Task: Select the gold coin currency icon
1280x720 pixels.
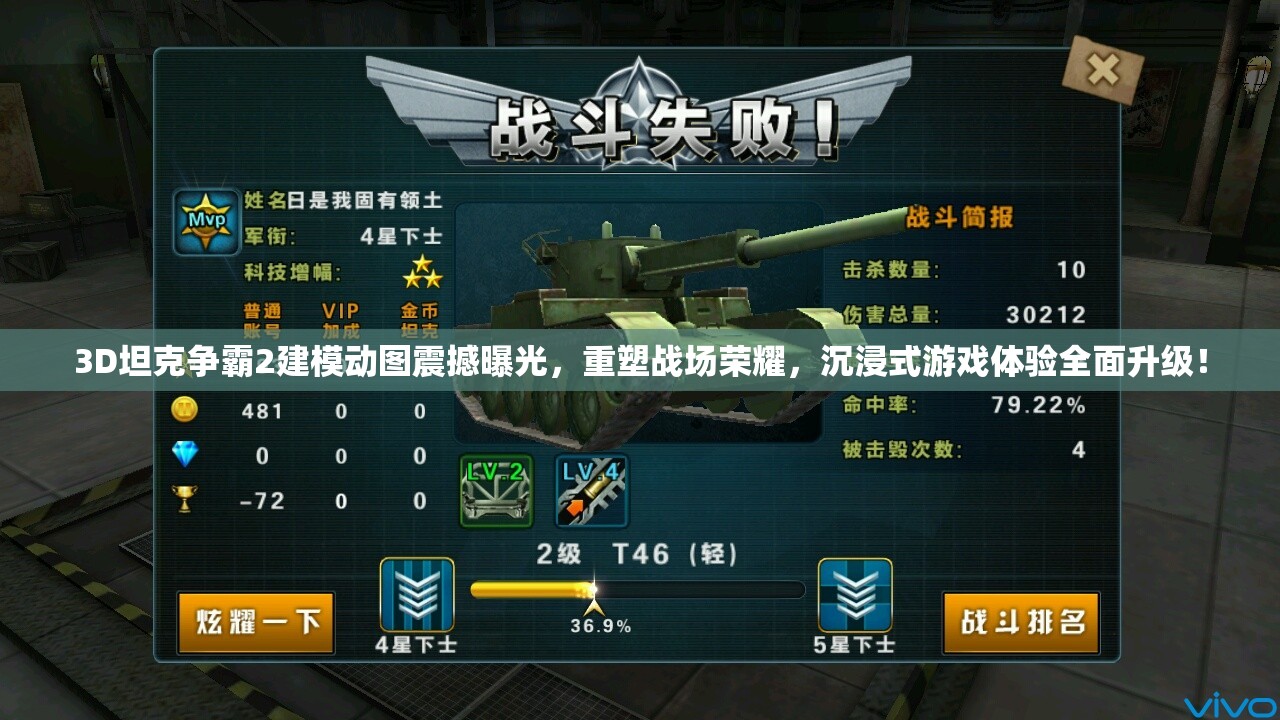Action: 186,411
